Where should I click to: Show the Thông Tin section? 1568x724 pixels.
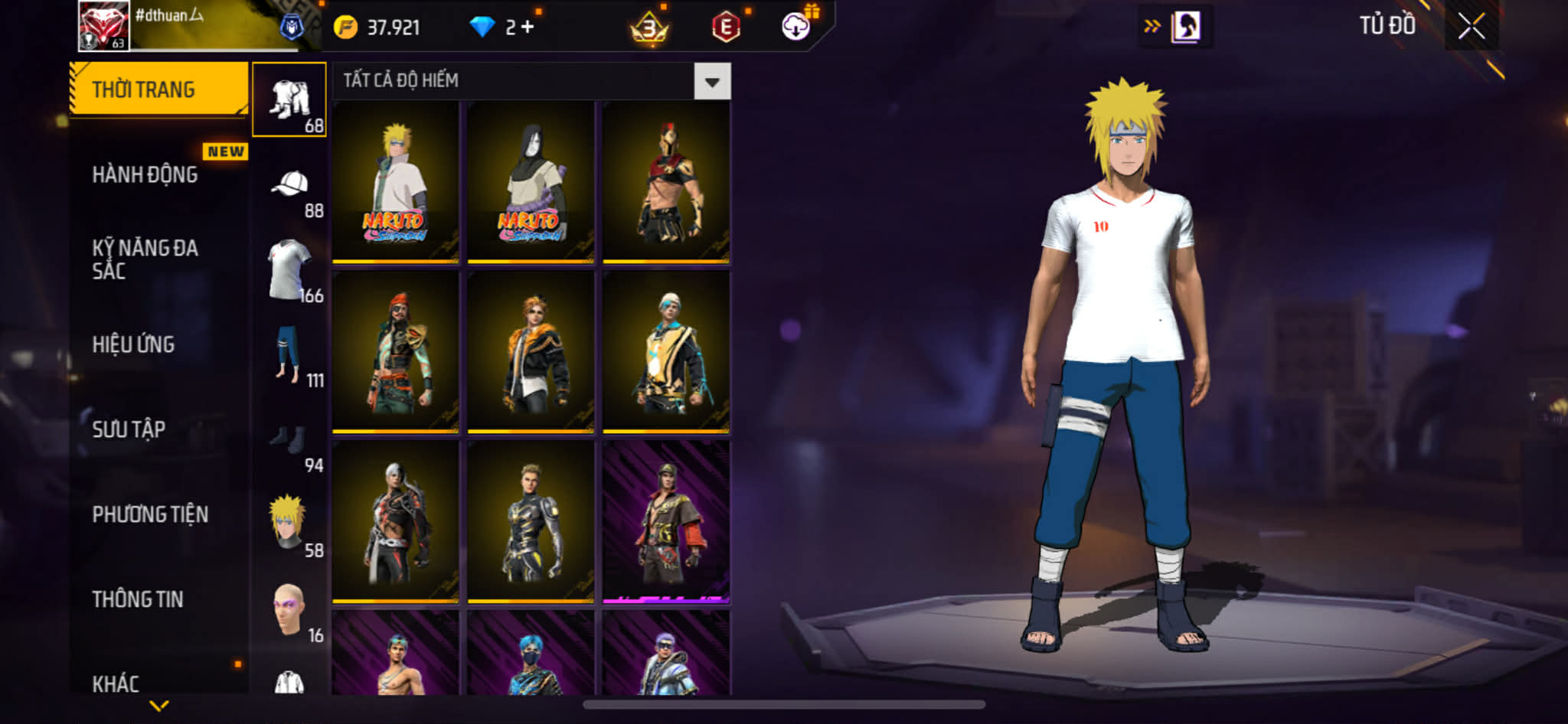tap(138, 599)
